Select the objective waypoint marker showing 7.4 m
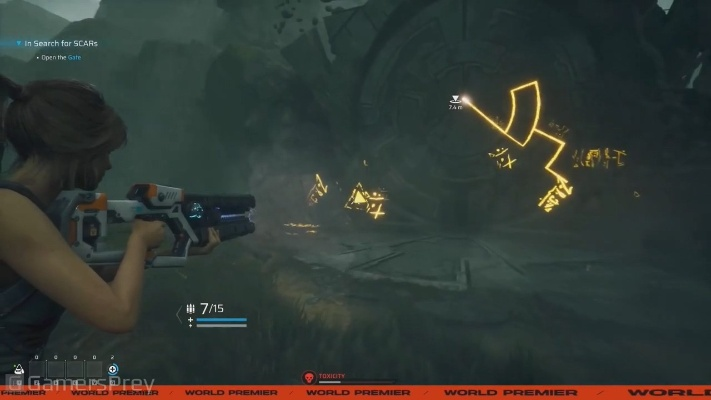711x400 pixels. tap(456, 99)
